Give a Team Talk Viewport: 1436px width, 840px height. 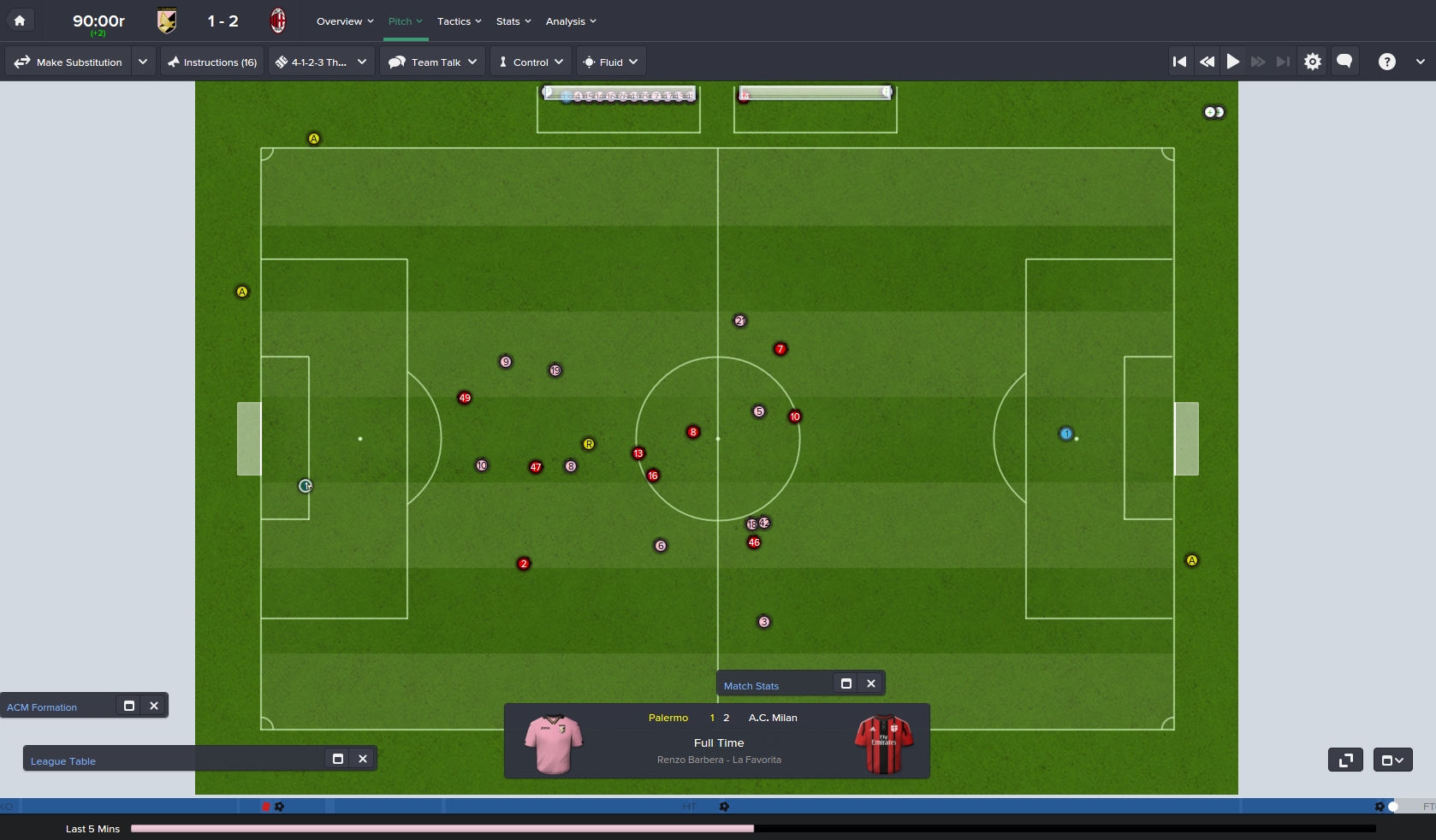432,62
